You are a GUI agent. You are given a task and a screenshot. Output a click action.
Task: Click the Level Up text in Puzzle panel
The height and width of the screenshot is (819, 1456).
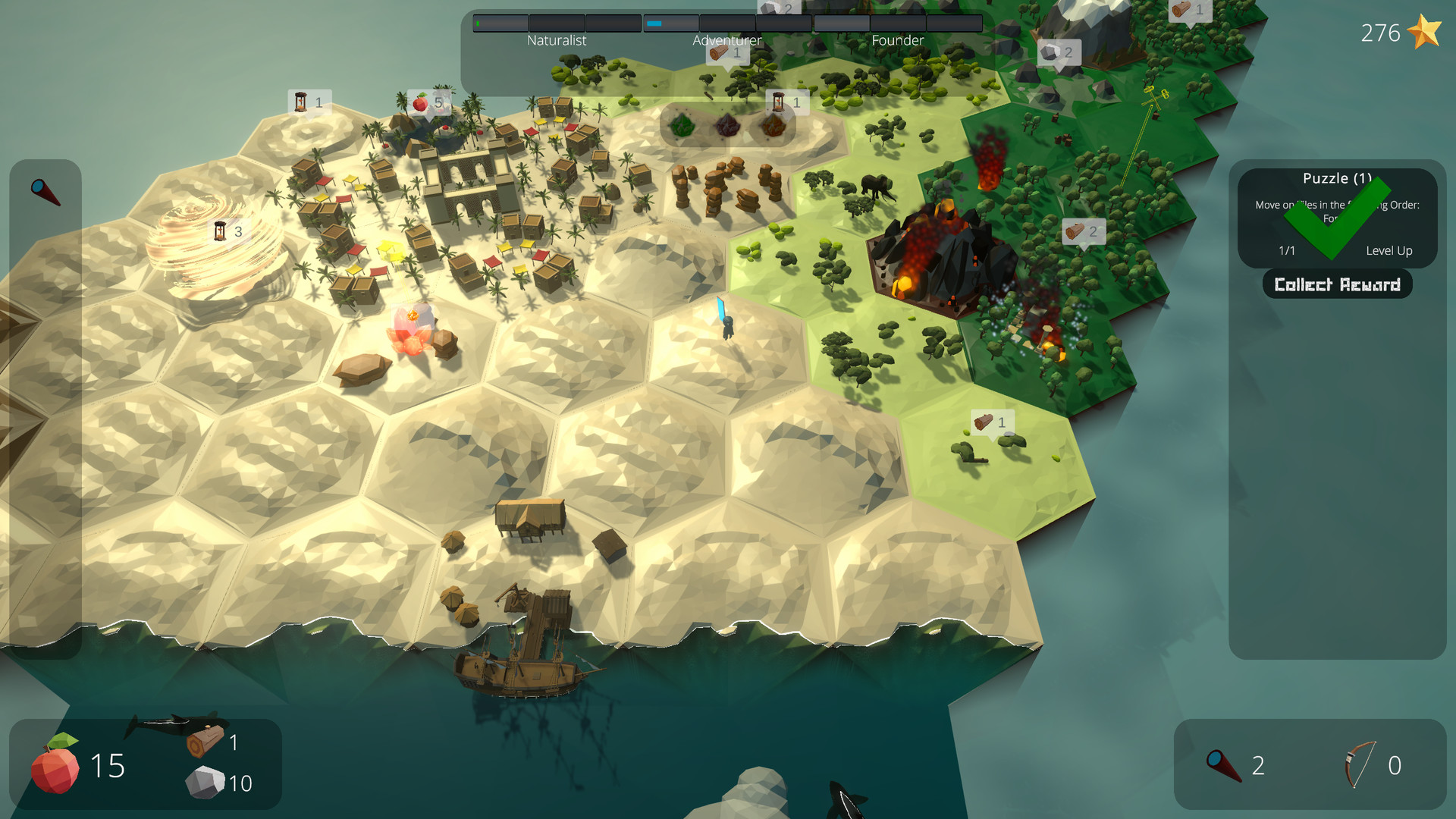point(1390,250)
